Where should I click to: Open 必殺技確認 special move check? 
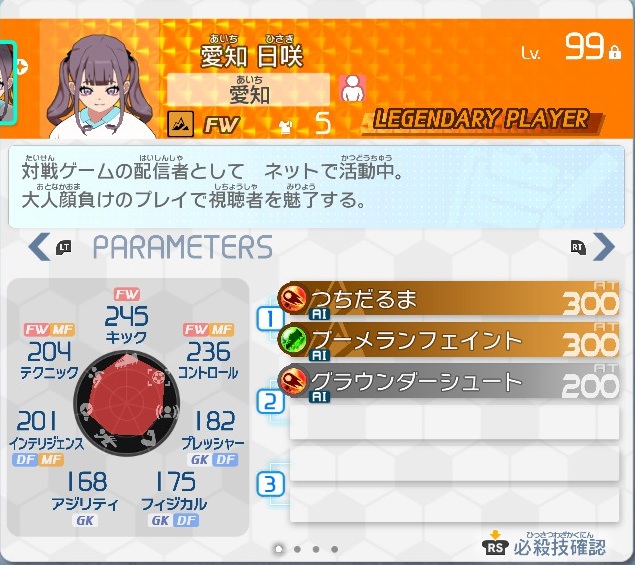[547, 546]
